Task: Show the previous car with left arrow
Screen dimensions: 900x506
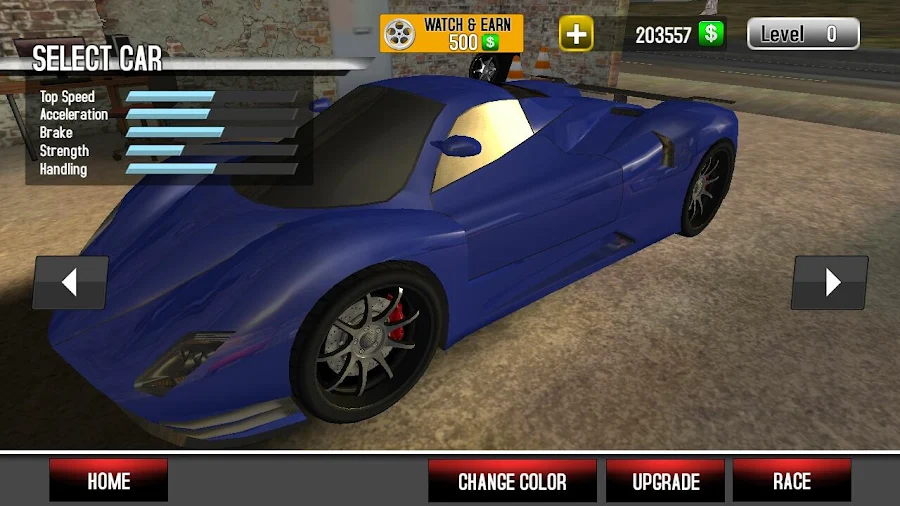Action: pos(70,283)
